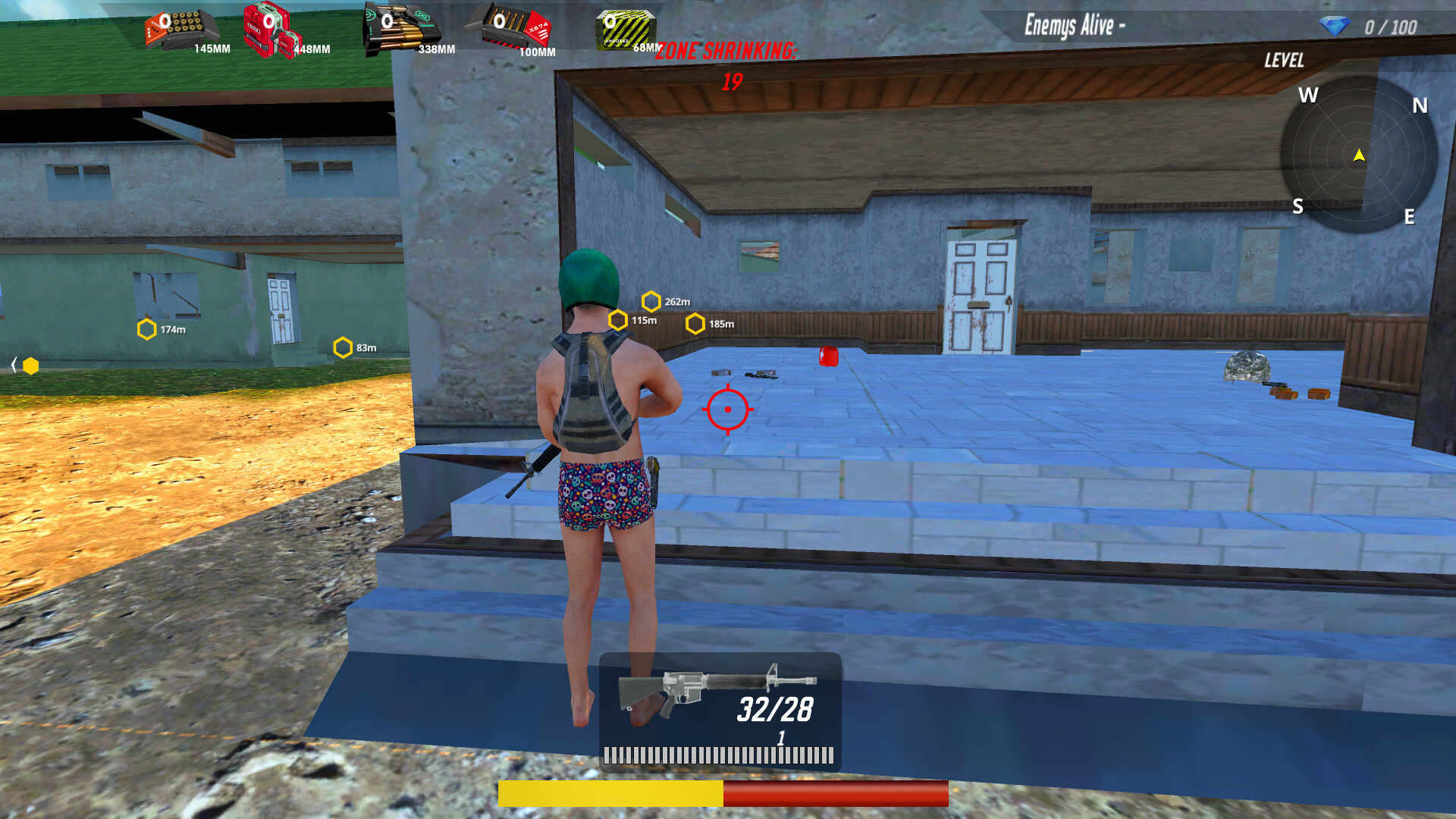This screenshot has width=1456, height=819.
Task: Click the yellow-red health bar
Action: (x=722, y=791)
